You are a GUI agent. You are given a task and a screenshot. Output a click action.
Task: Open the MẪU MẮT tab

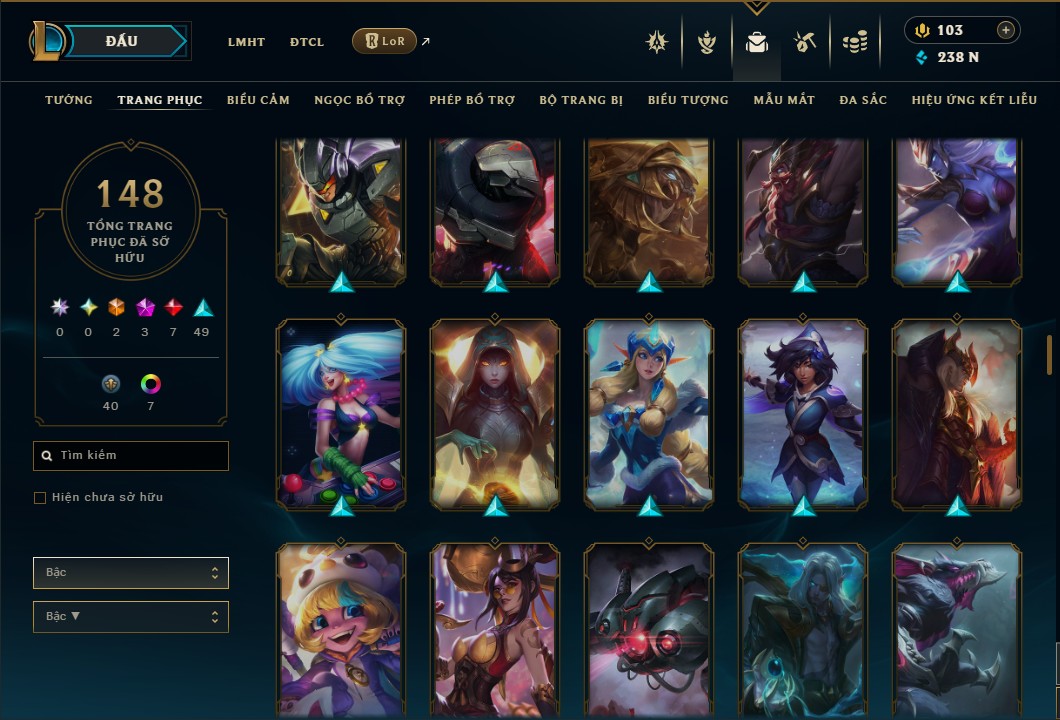784,100
